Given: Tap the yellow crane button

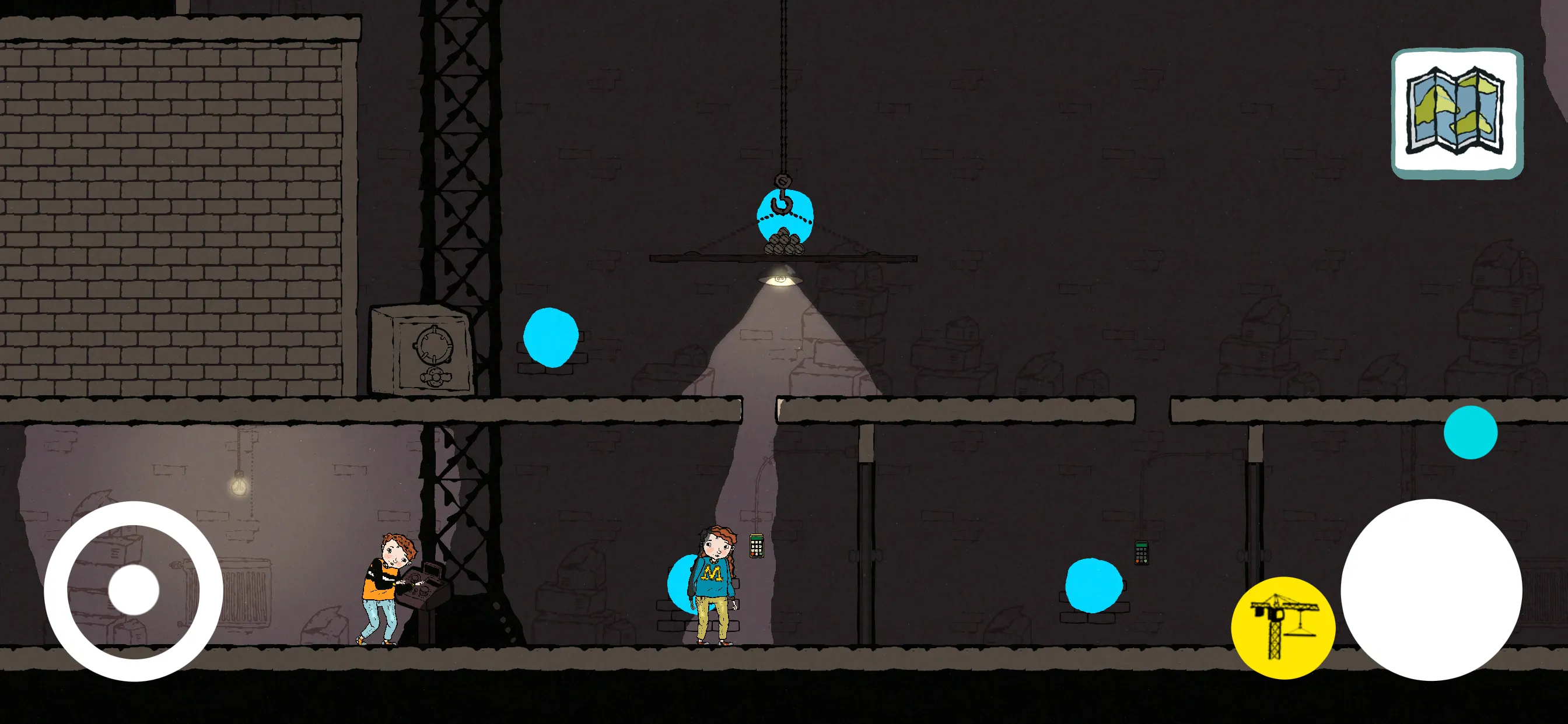Looking at the screenshot, I should click(x=1283, y=627).
